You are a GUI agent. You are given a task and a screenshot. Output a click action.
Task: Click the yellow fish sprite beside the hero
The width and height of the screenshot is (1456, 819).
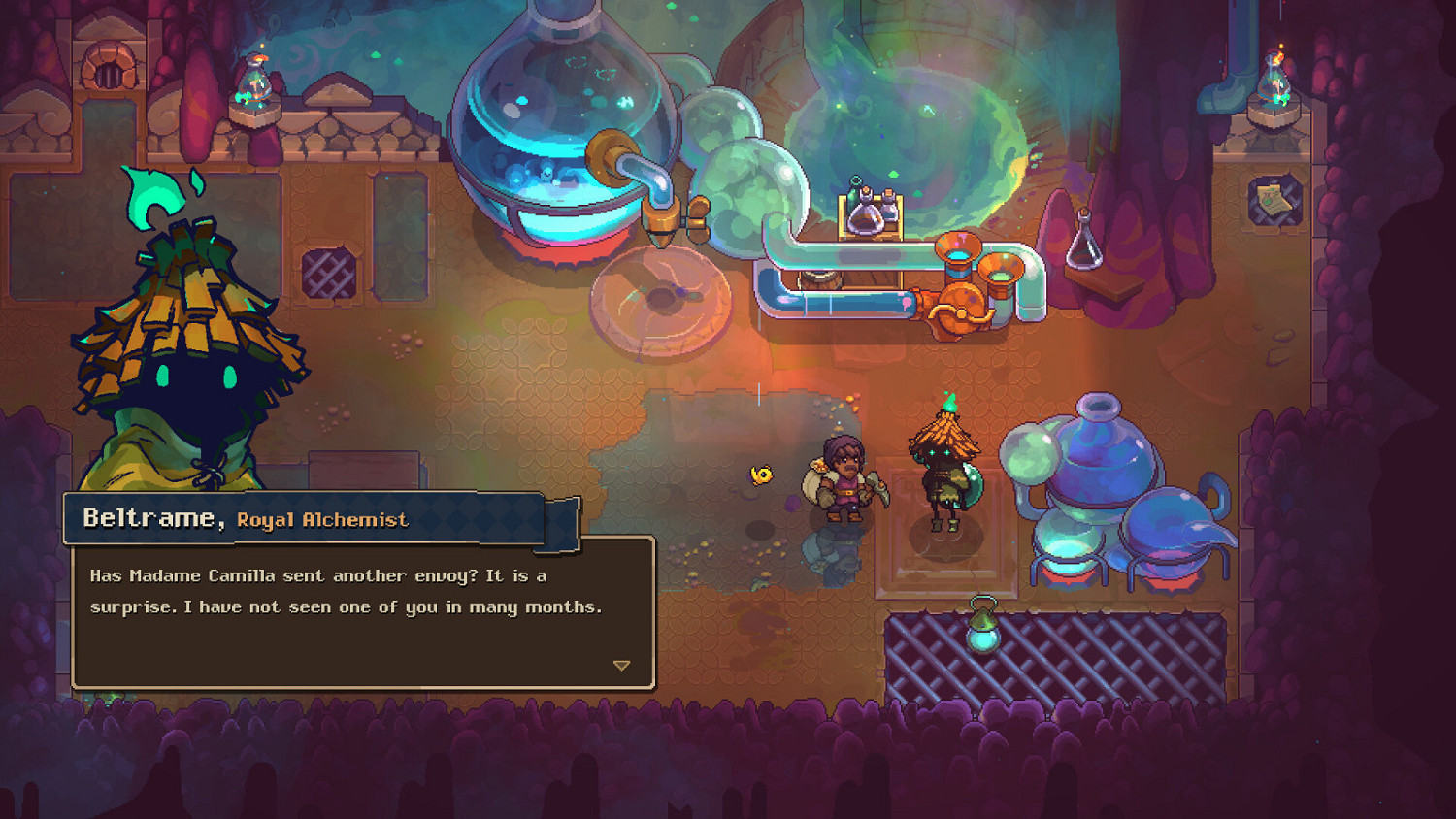760,475
